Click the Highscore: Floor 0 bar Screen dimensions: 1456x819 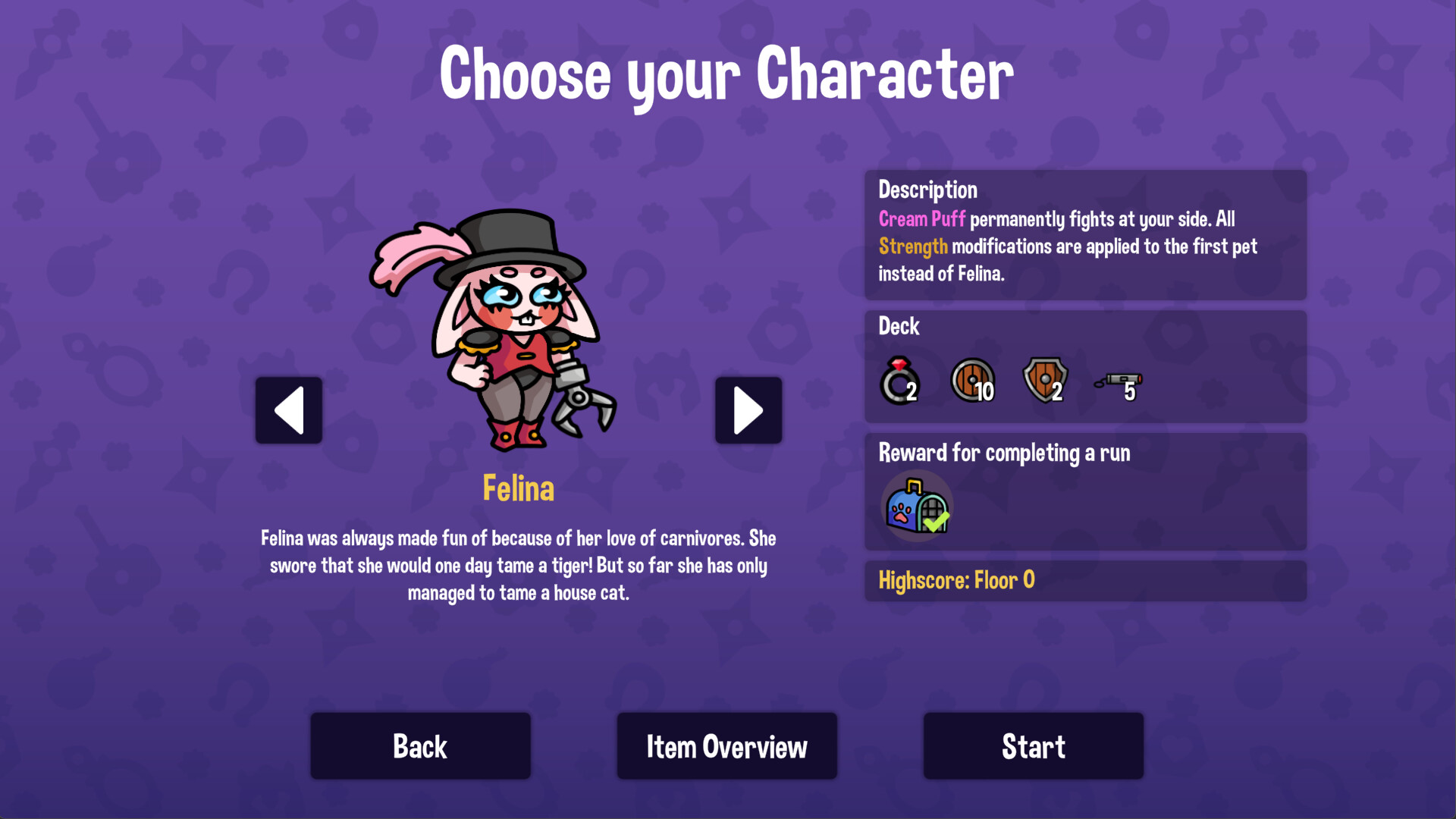tap(1084, 580)
